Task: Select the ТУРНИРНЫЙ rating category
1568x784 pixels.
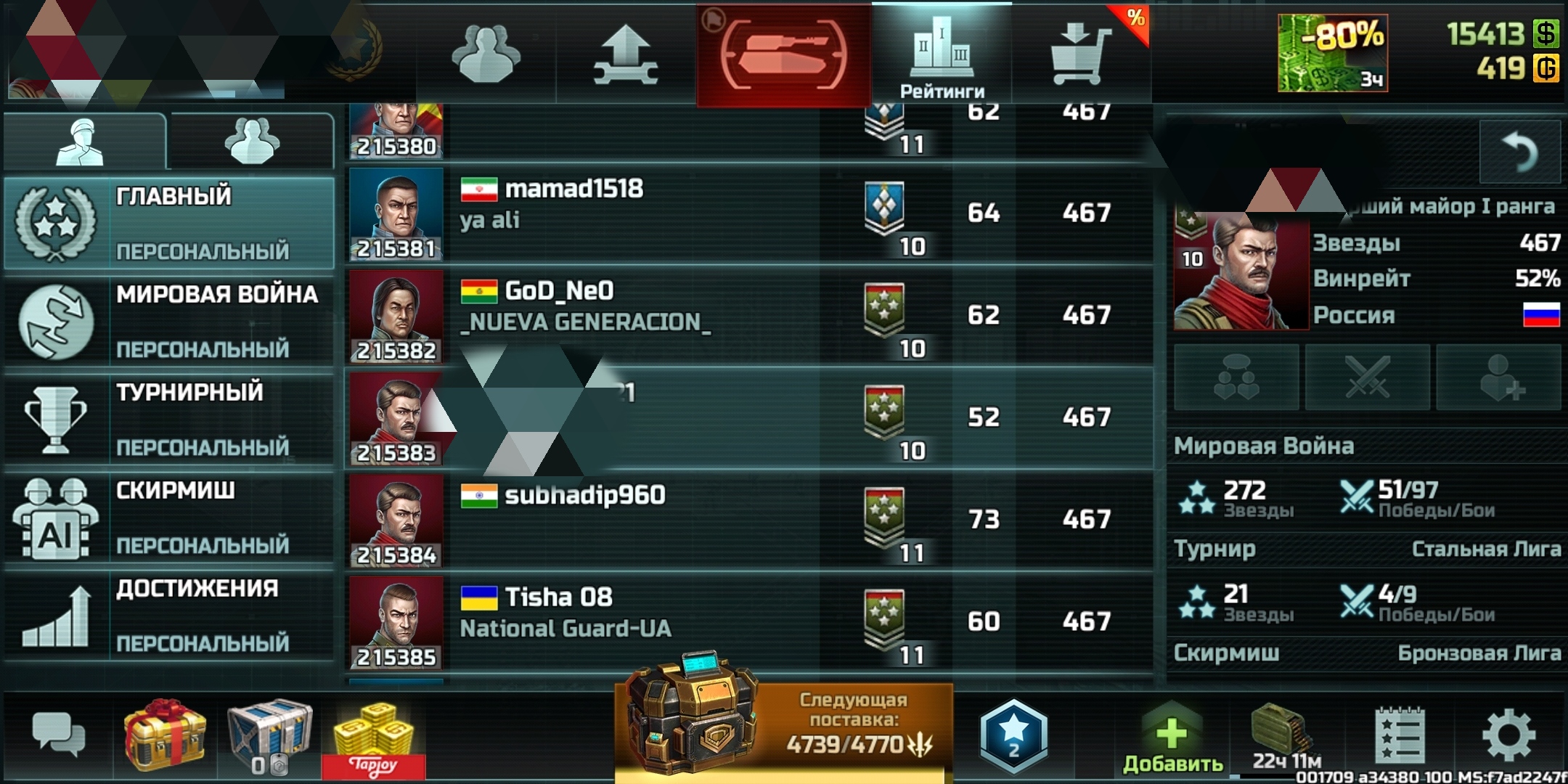Action: [x=170, y=419]
